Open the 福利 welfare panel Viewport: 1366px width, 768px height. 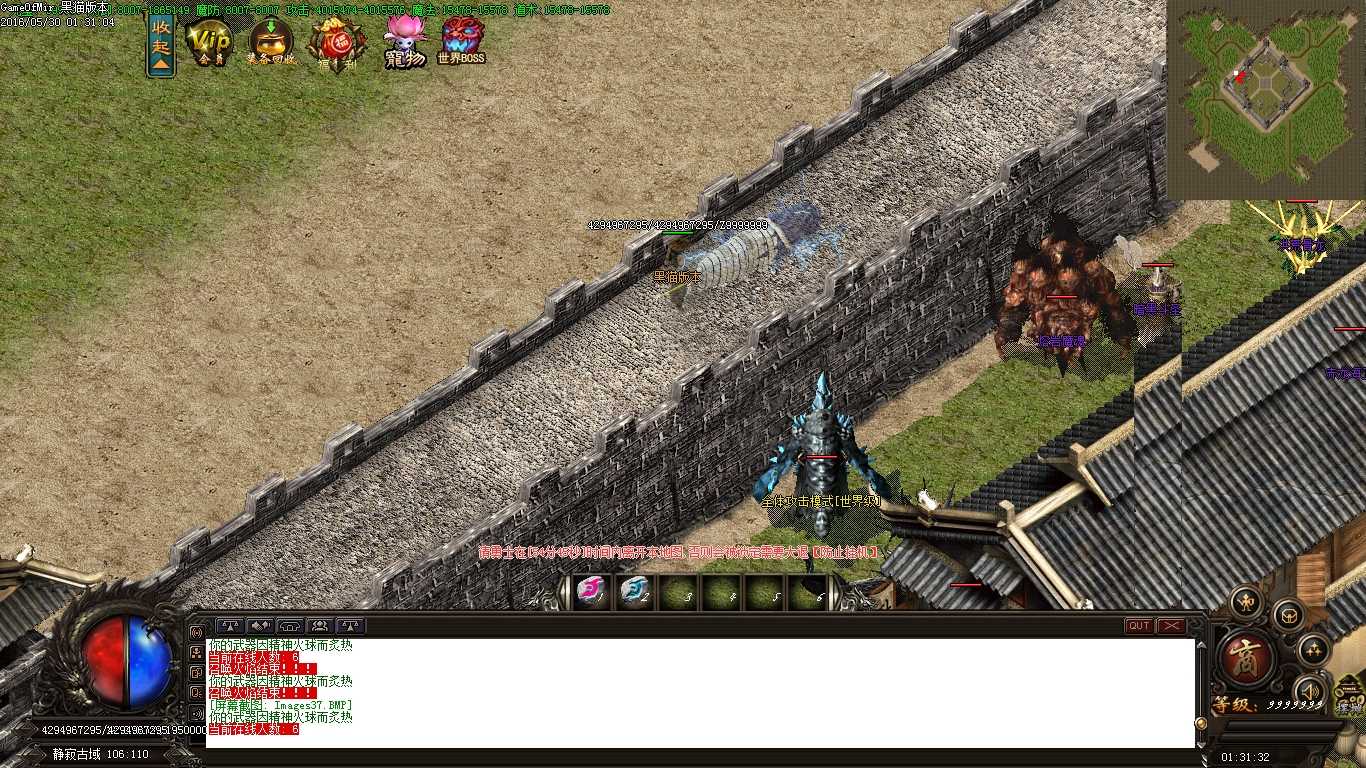[x=336, y=42]
